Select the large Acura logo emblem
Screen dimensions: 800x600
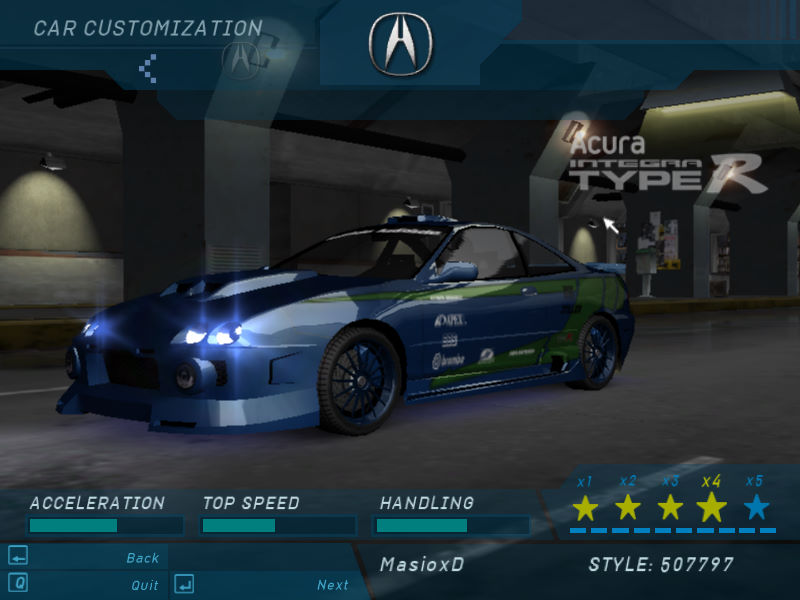coord(399,43)
